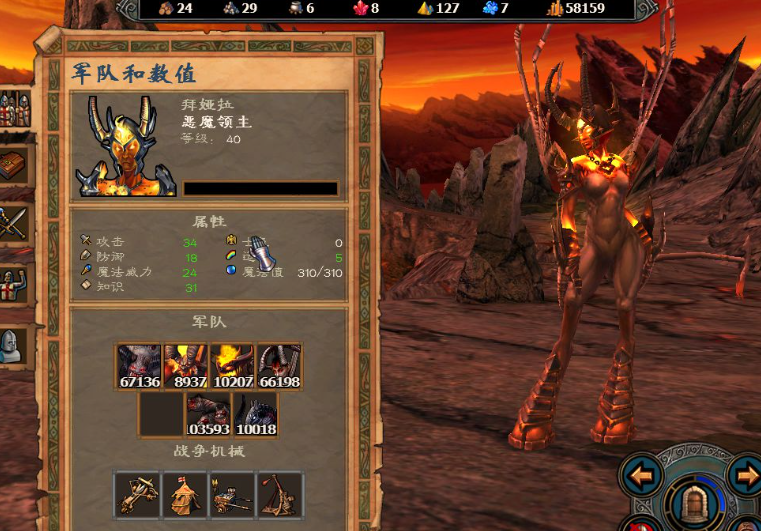Image resolution: width=761 pixels, height=531 pixels.
Task: Switch to the crossed swords tab
Action: click(x=13, y=222)
